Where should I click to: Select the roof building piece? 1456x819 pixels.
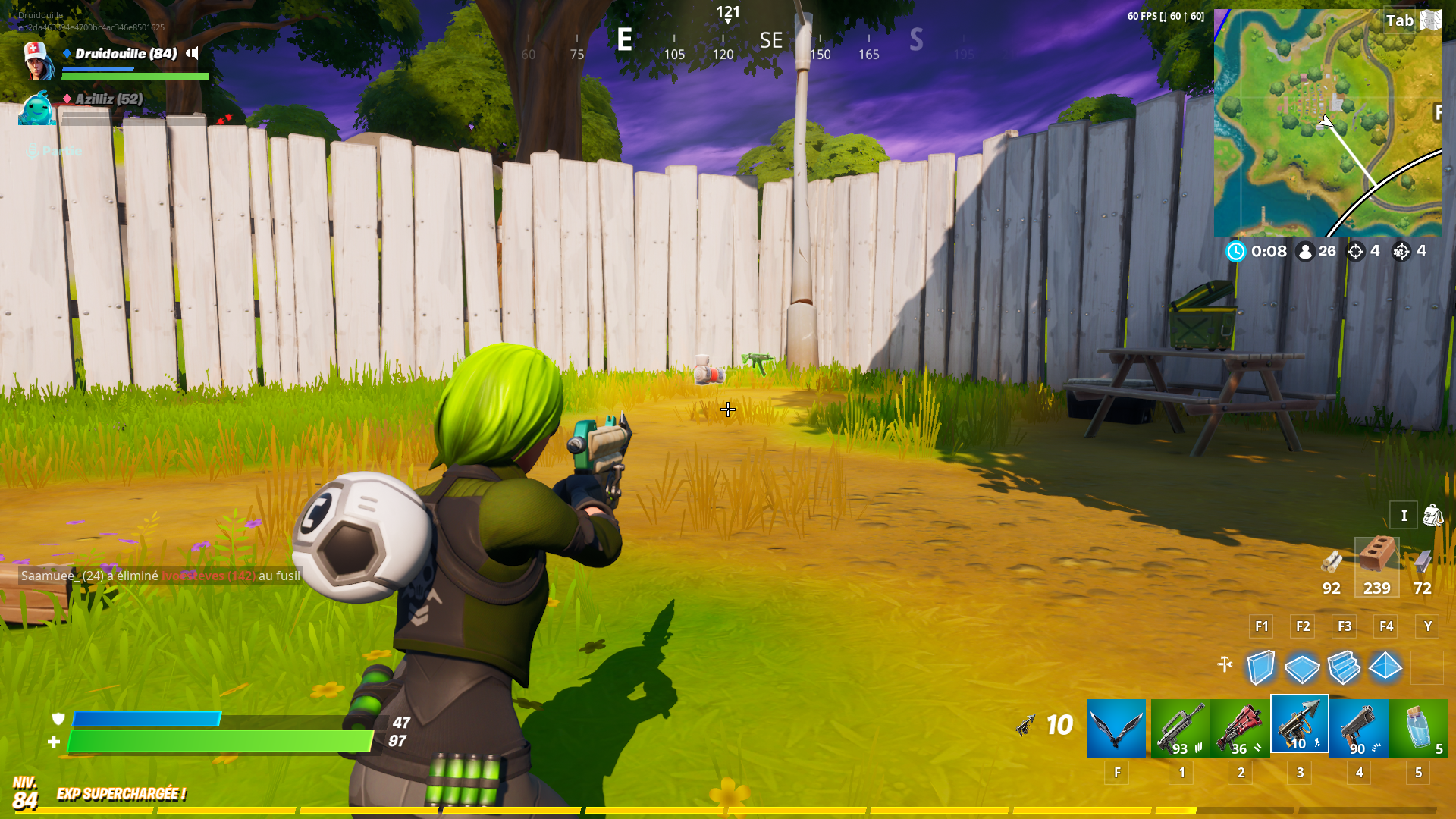[1385, 667]
